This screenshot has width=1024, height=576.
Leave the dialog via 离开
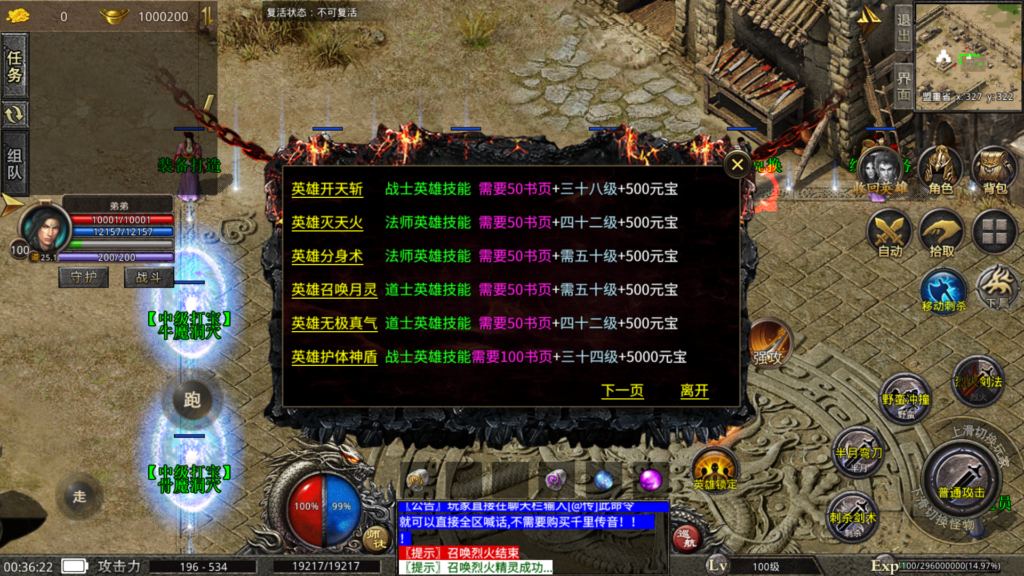(x=694, y=391)
